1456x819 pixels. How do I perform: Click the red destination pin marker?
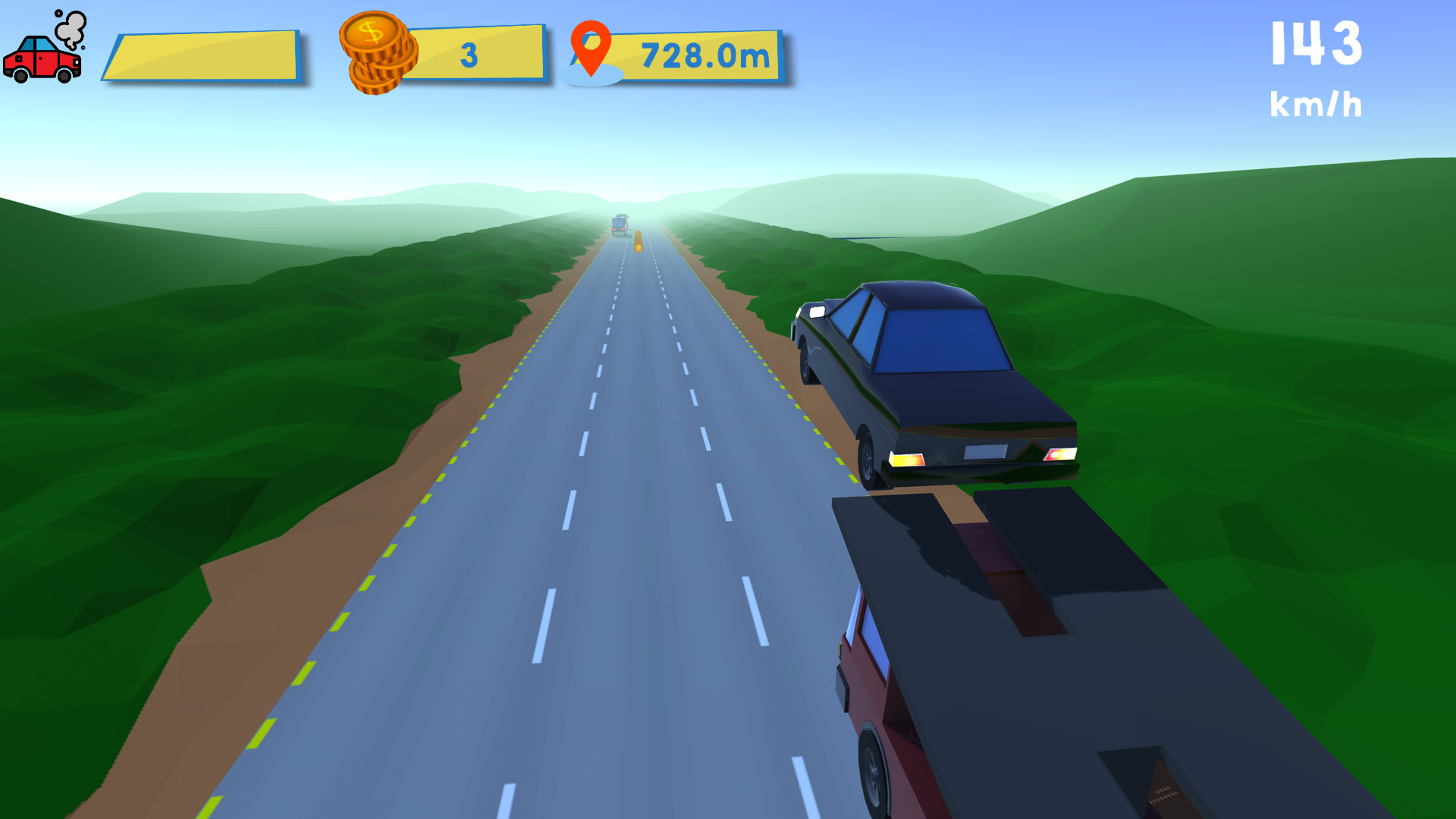592,48
